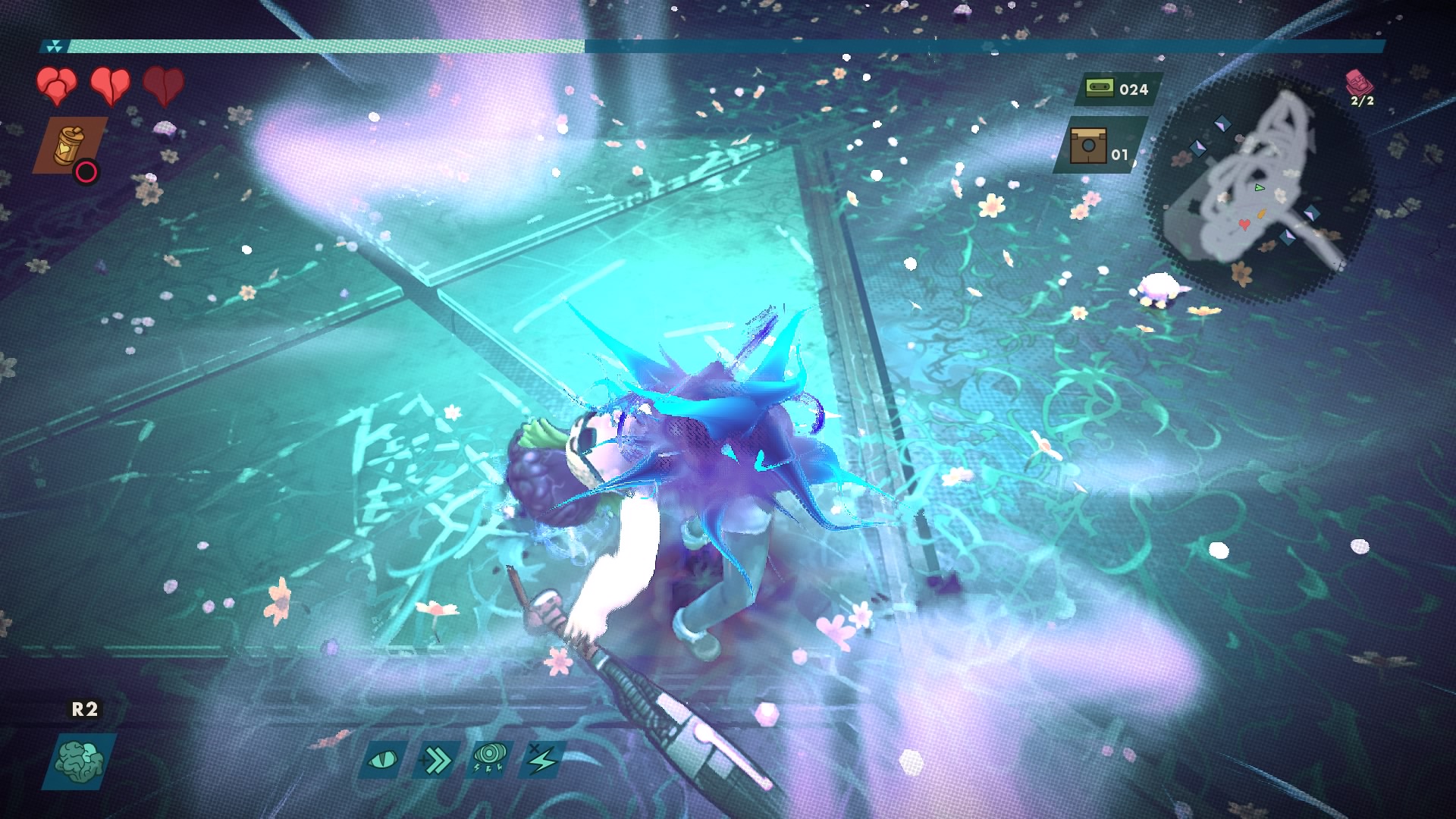Click the red heart marker on minimap

pos(1244,224)
